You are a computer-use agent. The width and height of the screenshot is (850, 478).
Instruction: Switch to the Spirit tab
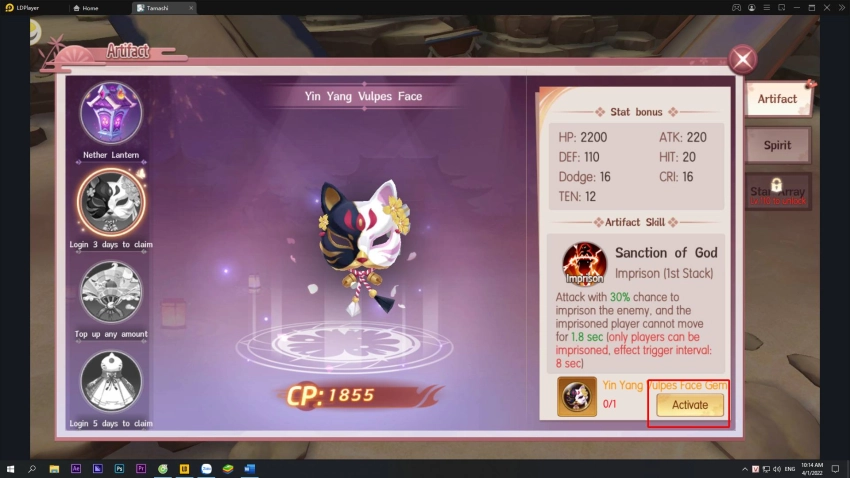pyautogui.click(x=777, y=145)
